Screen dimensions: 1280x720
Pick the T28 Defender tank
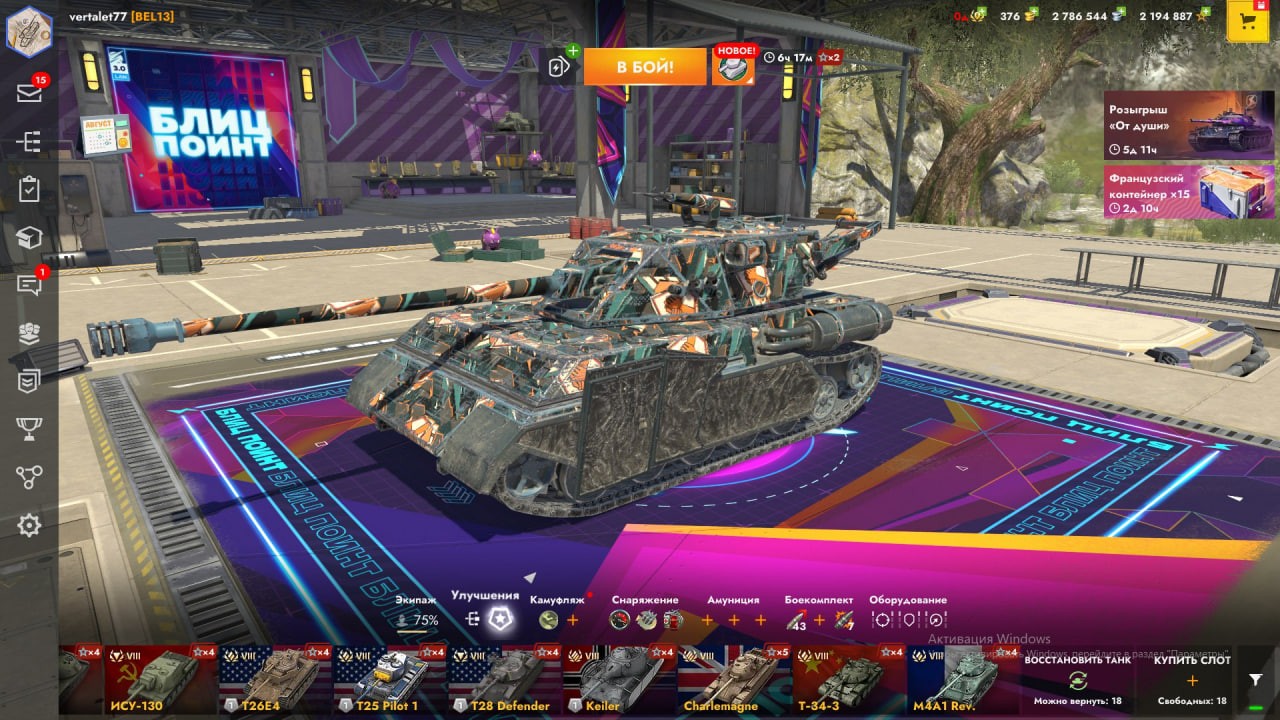point(503,680)
